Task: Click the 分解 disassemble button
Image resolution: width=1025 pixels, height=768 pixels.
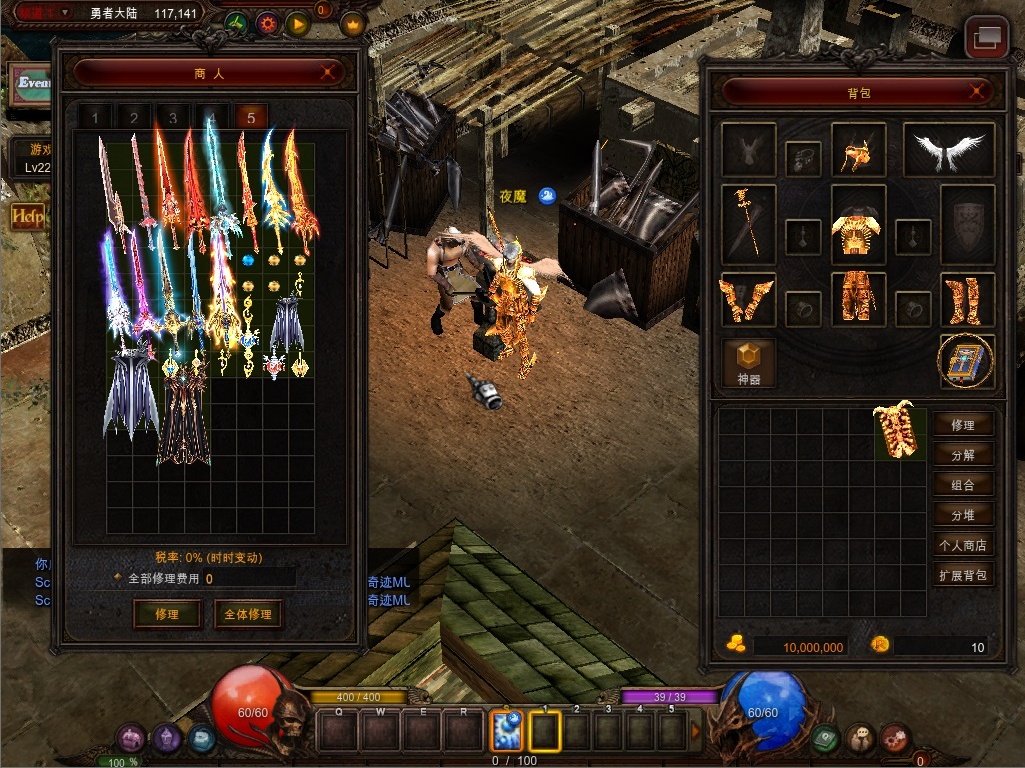Action: pyautogui.click(x=963, y=455)
